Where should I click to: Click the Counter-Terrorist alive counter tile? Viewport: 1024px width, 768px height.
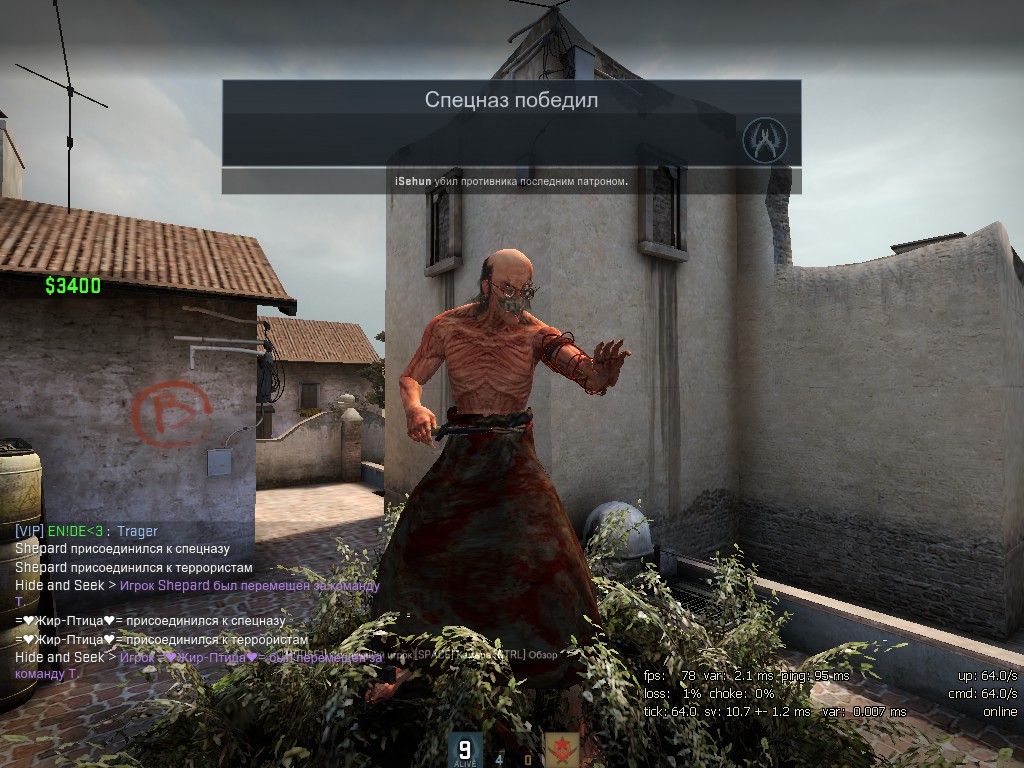(x=464, y=750)
